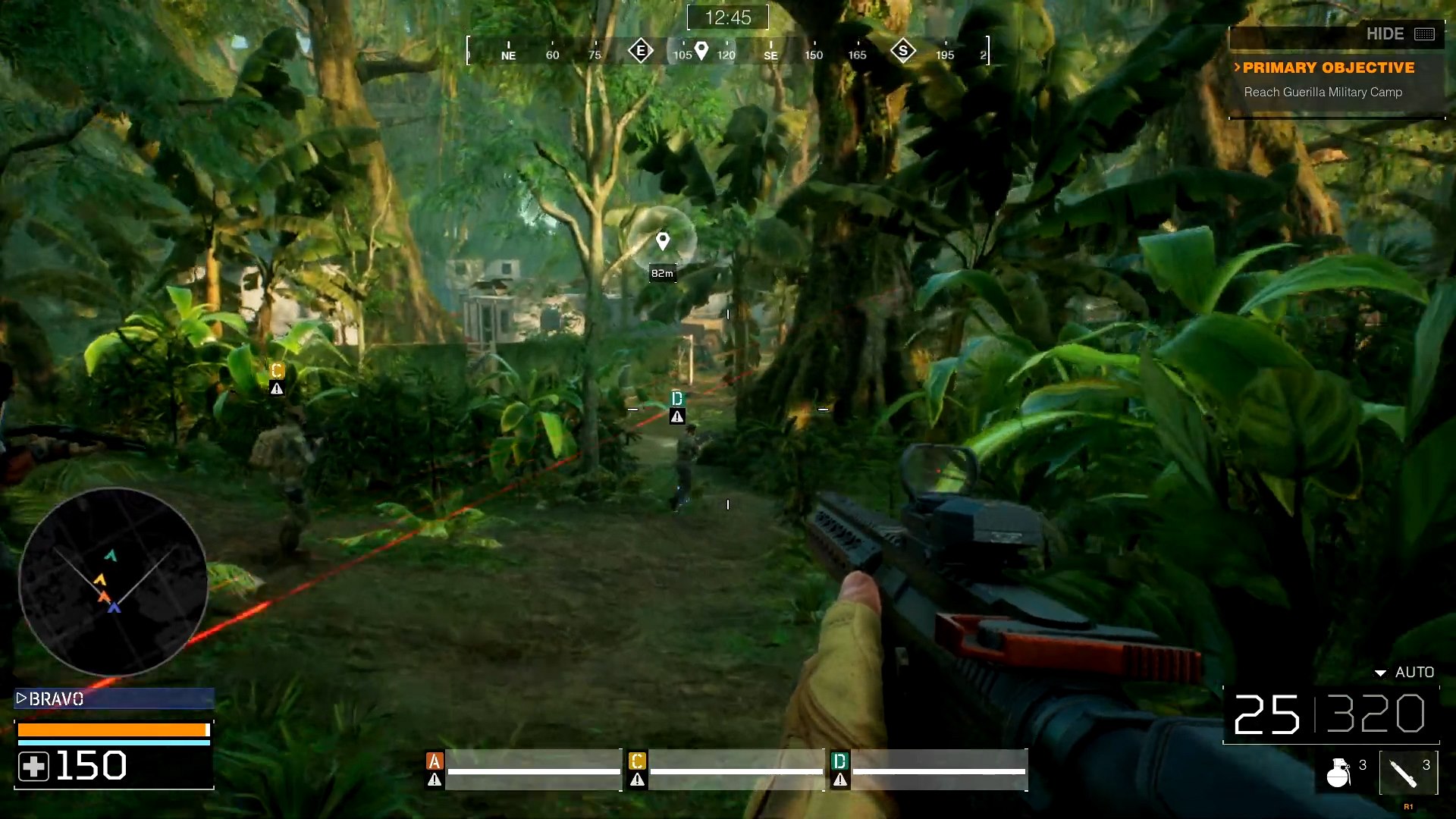Screen dimensions: 1456x819
Task: Click the East marker on the compass
Action: [641, 51]
